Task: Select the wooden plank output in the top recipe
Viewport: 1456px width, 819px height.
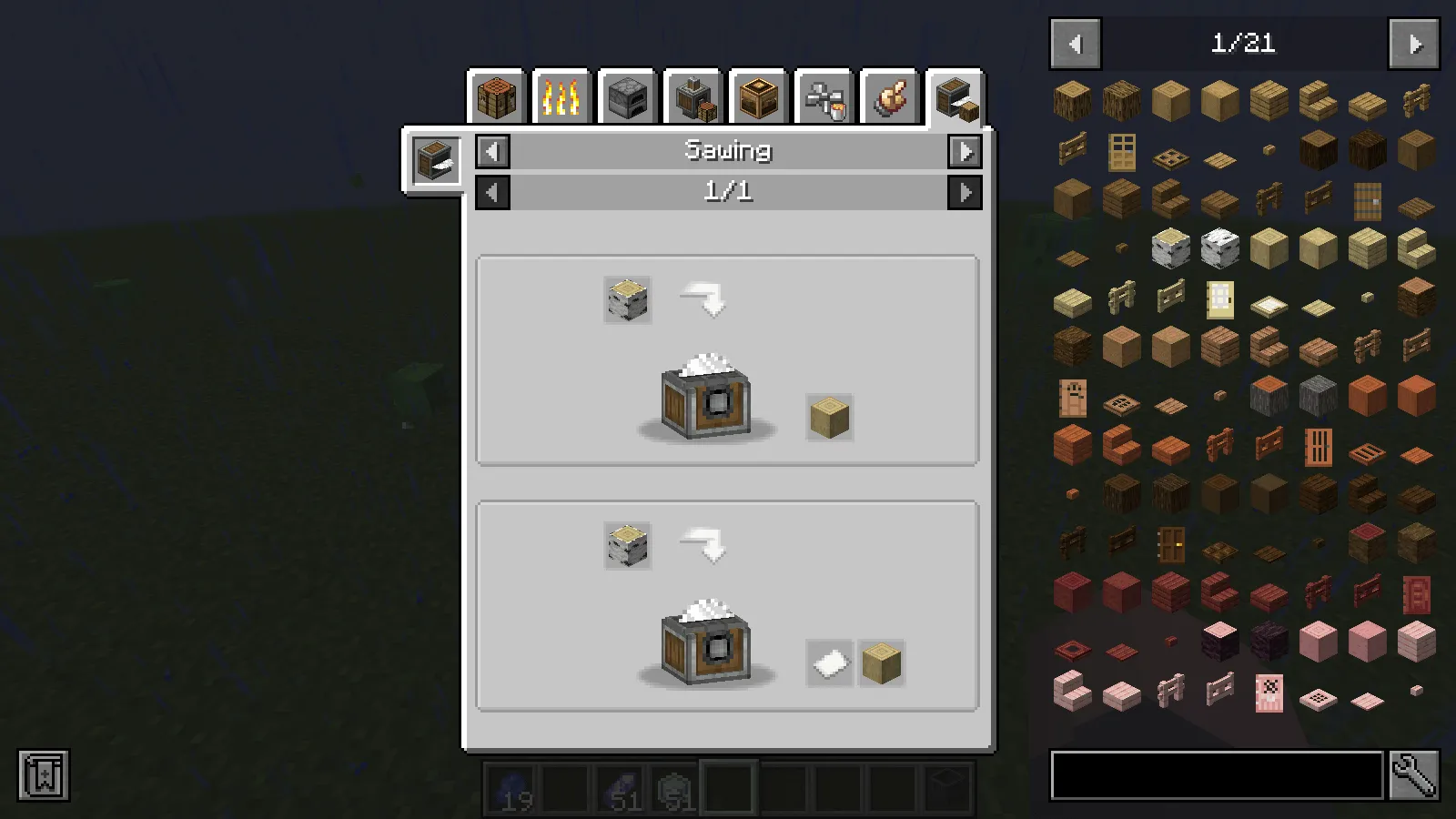Action: (x=828, y=418)
